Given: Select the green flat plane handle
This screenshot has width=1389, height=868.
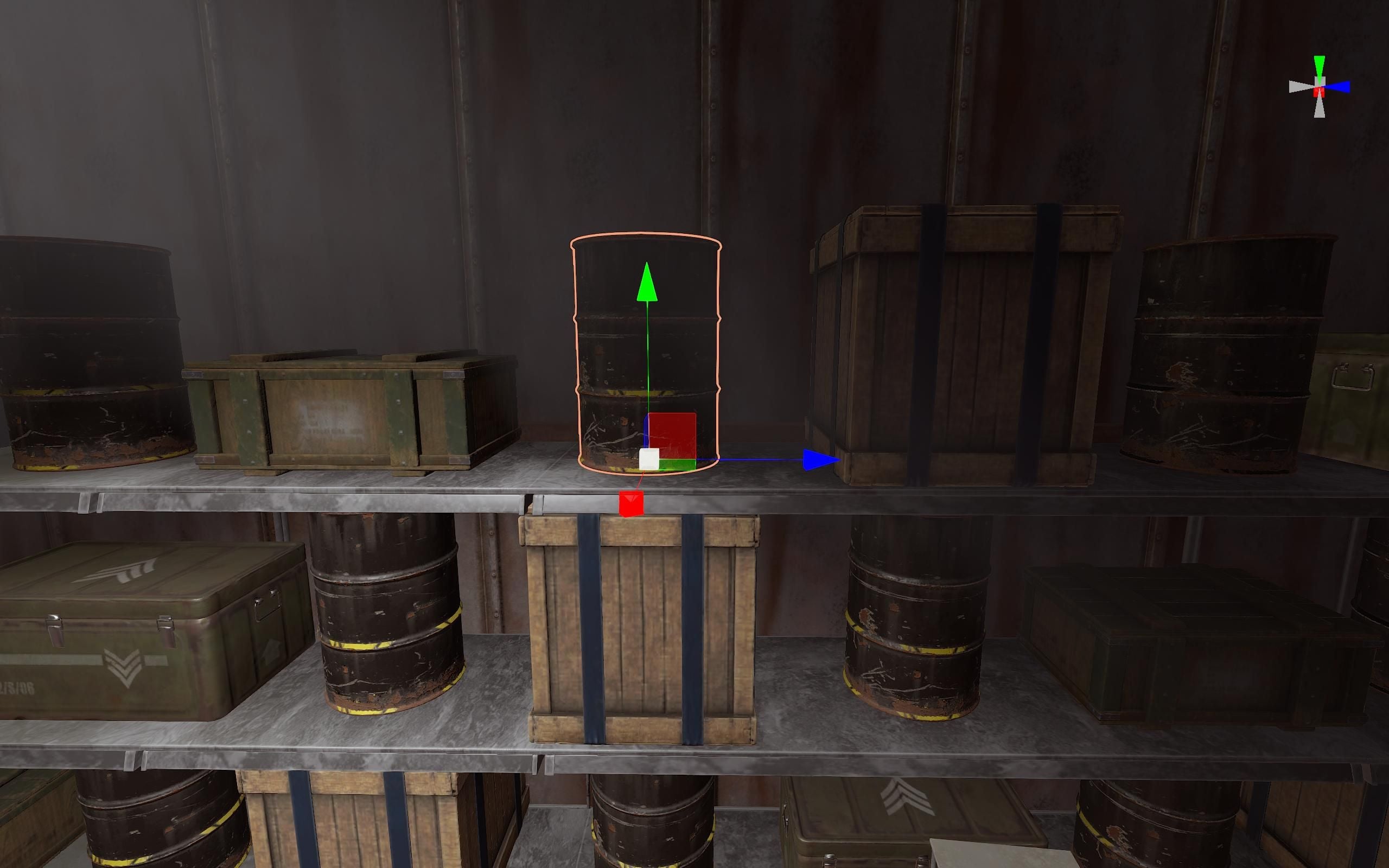Looking at the screenshot, I should click(678, 464).
